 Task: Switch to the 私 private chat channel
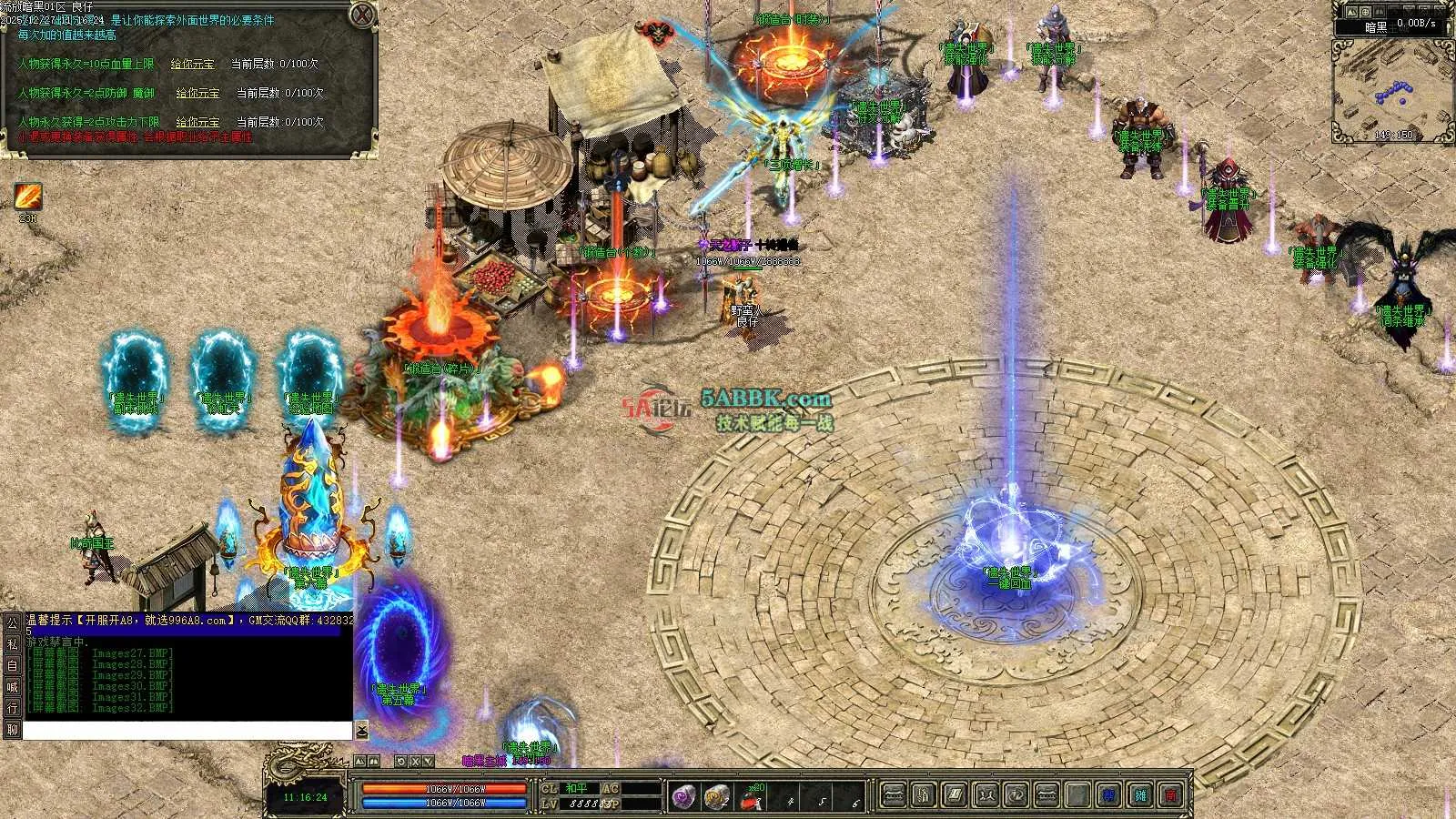(x=12, y=644)
